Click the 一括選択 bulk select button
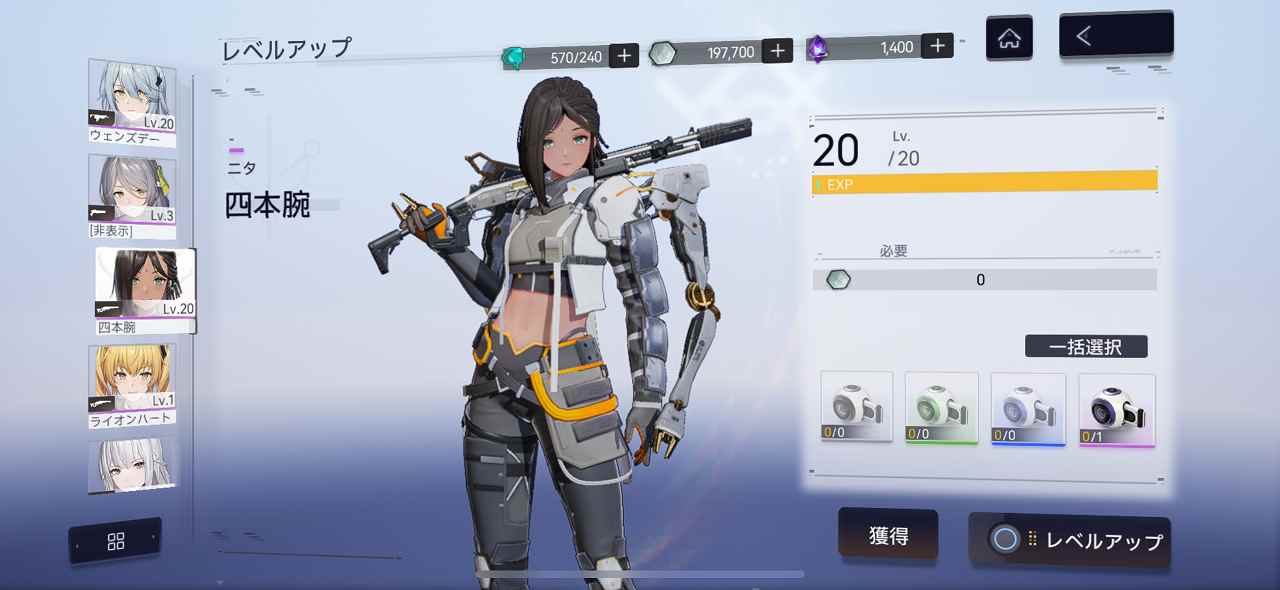 pyautogui.click(x=1086, y=347)
